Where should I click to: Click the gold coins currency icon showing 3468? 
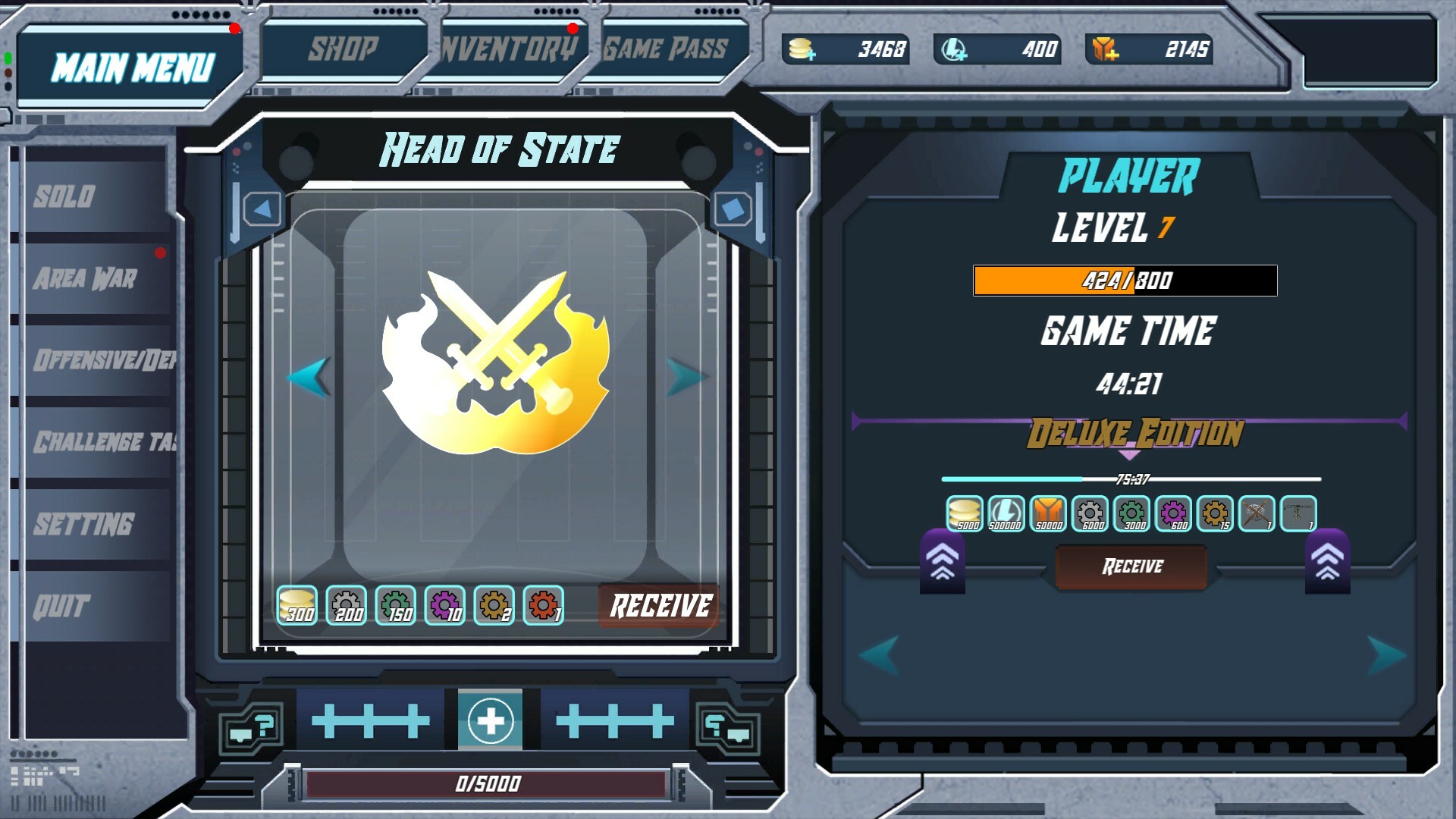(802, 50)
